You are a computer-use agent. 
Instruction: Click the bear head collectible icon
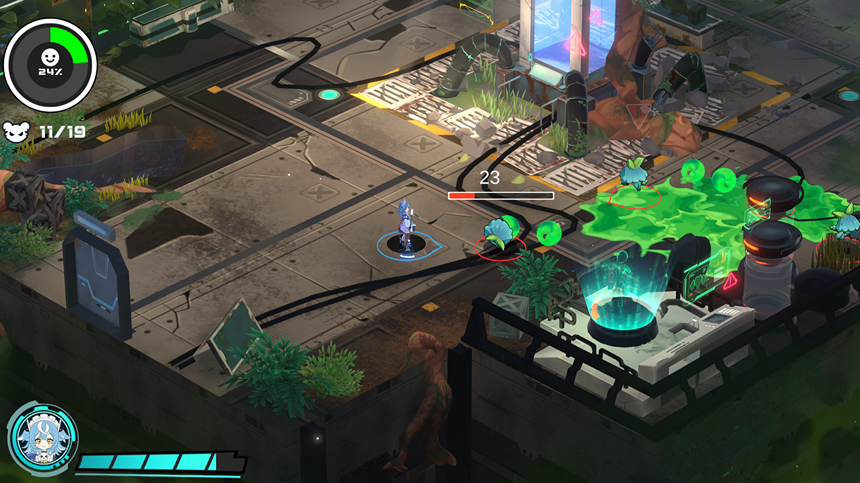(x=18, y=131)
